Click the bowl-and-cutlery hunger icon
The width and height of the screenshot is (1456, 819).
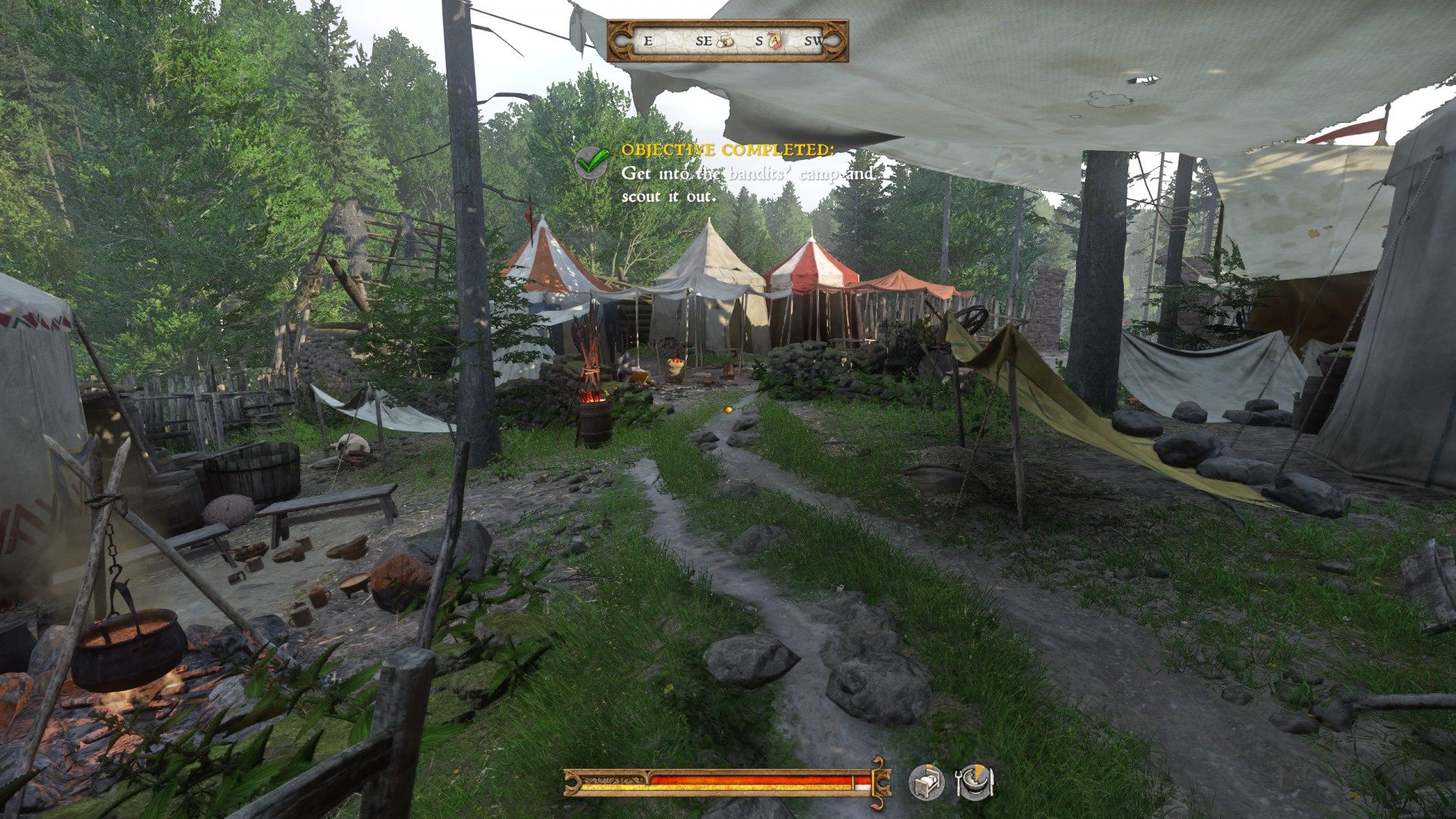point(974,782)
